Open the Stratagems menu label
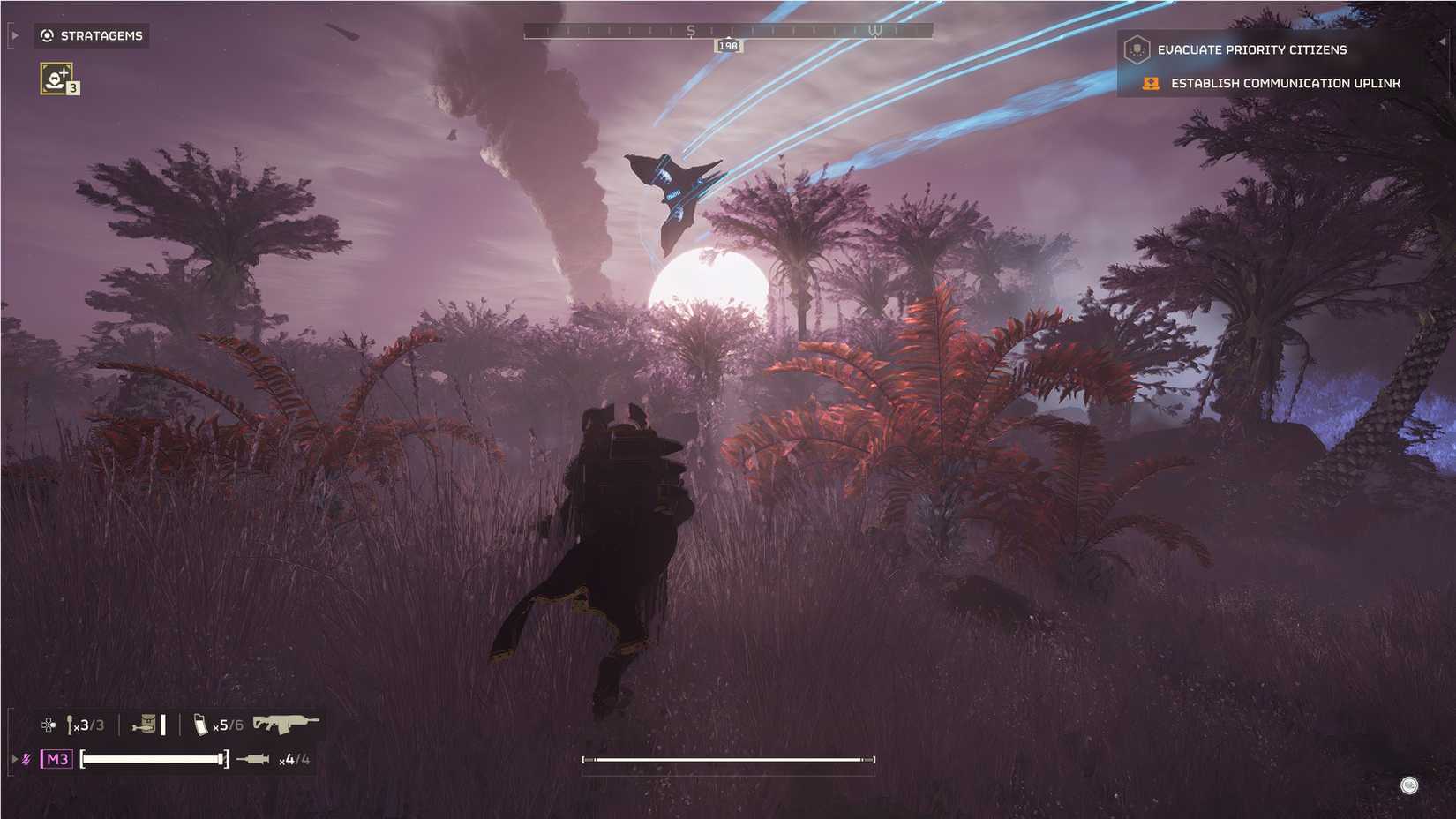Viewport: 1456px width, 819px height. [101, 35]
